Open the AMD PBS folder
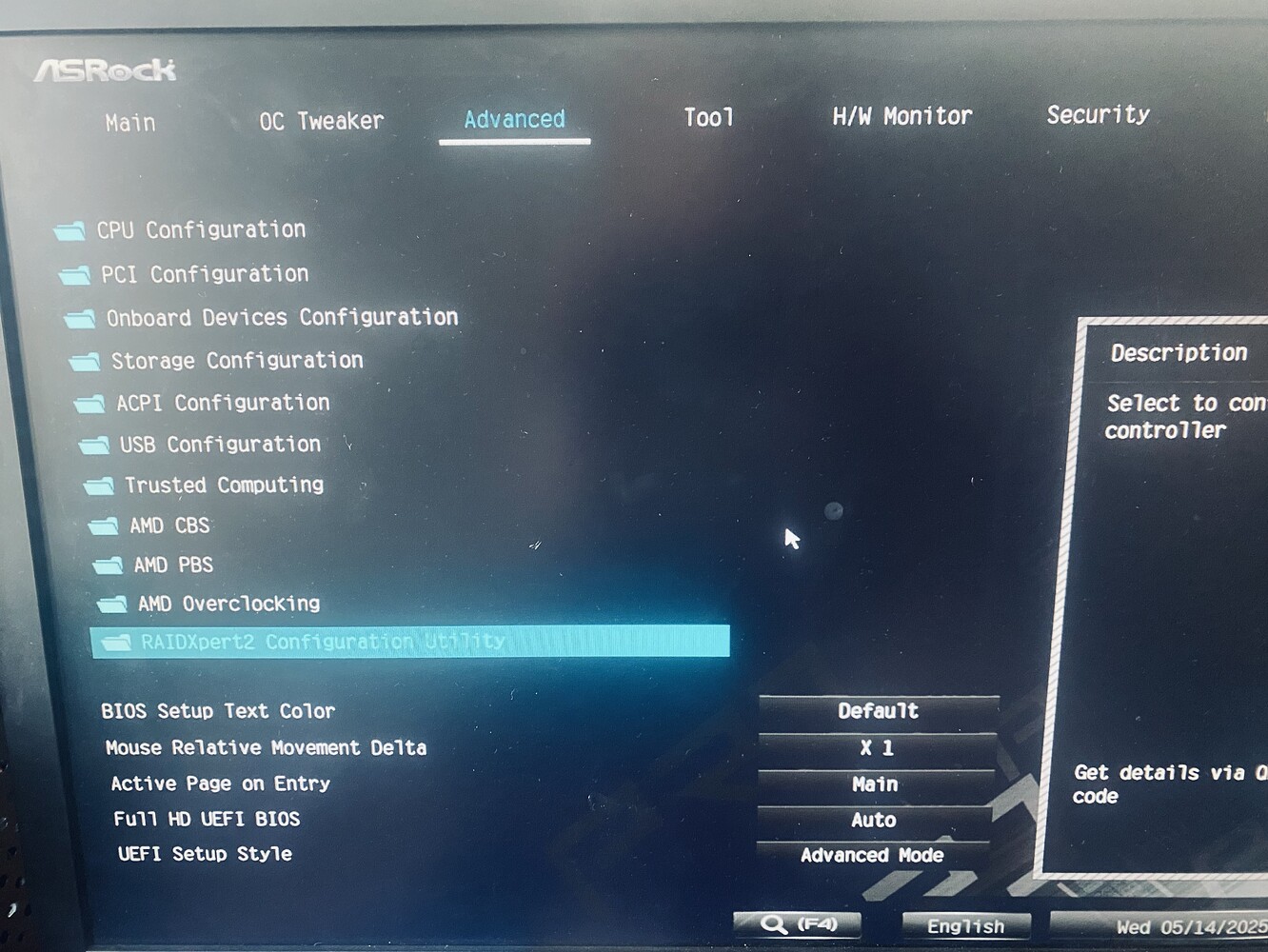This screenshot has height=952, width=1268. click(172, 565)
